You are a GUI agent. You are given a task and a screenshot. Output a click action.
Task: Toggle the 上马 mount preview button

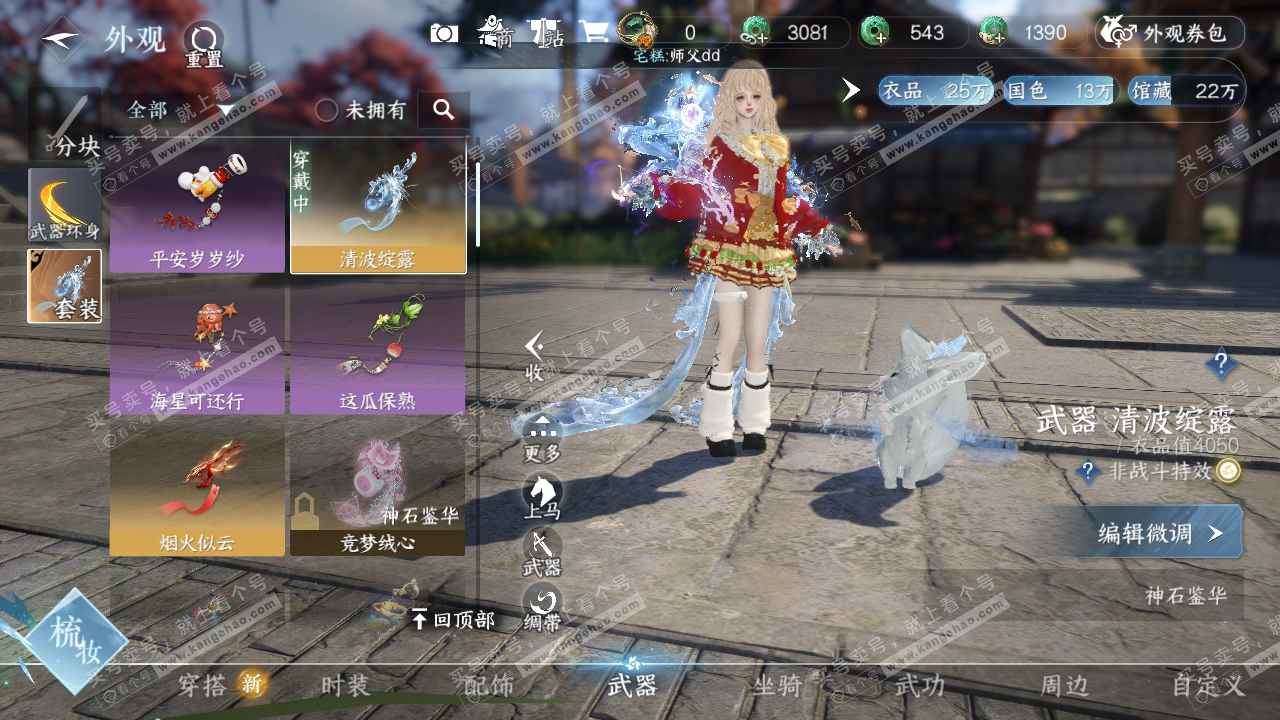[542, 496]
